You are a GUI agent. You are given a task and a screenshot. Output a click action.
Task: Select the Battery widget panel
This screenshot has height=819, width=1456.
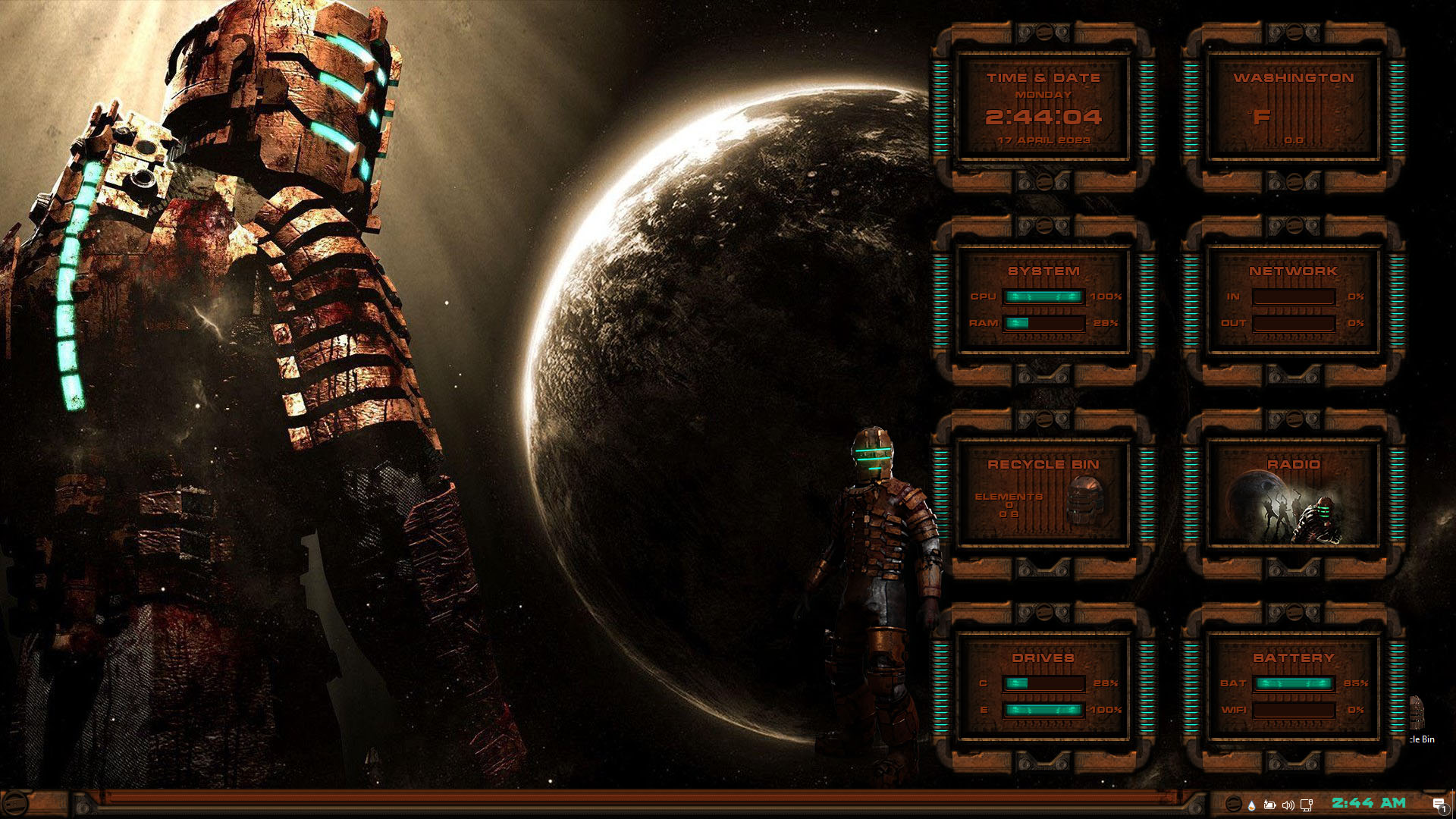(1293, 688)
